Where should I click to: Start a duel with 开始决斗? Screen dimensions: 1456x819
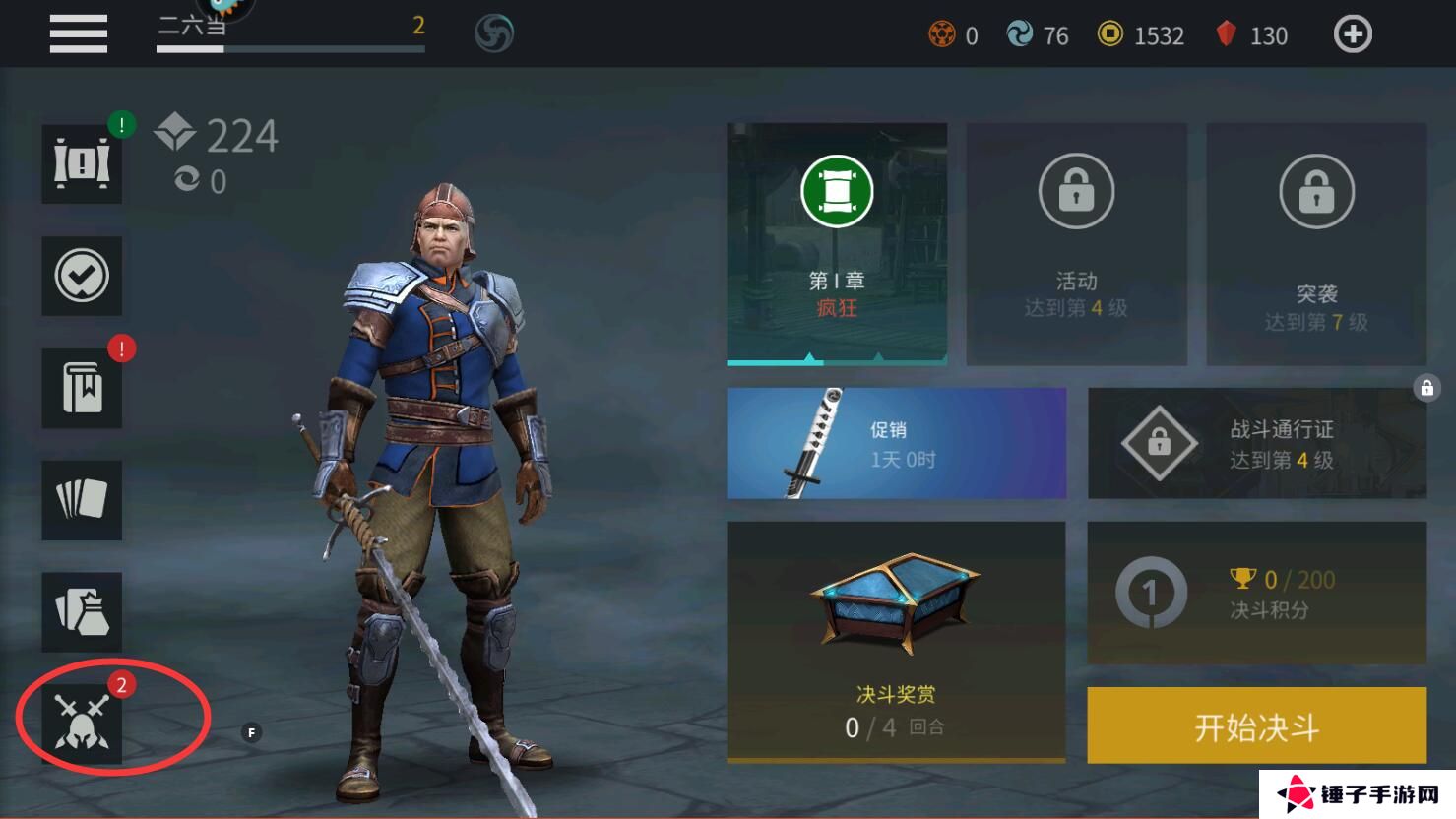tap(1256, 726)
